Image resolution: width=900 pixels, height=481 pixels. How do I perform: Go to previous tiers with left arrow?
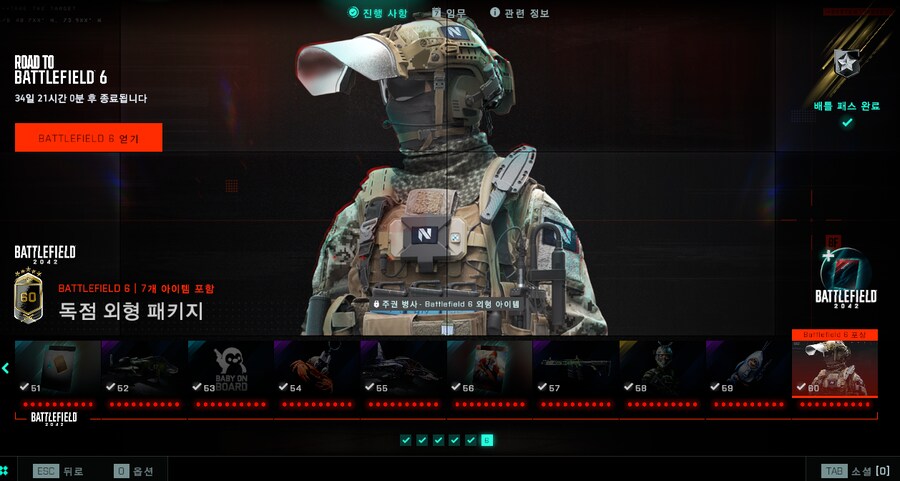click(6, 368)
